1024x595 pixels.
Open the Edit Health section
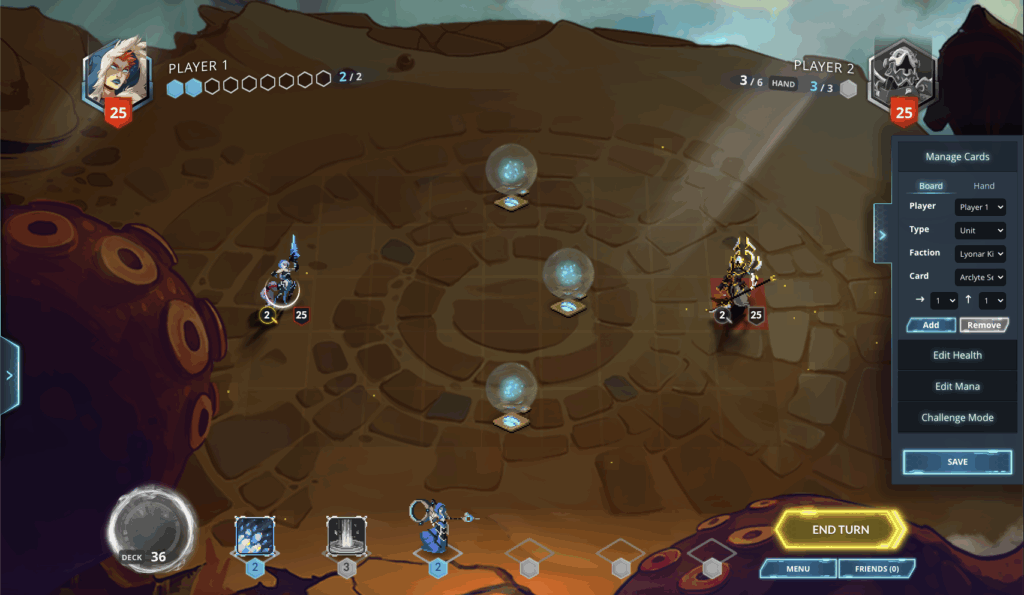pyautogui.click(x=957, y=355)
